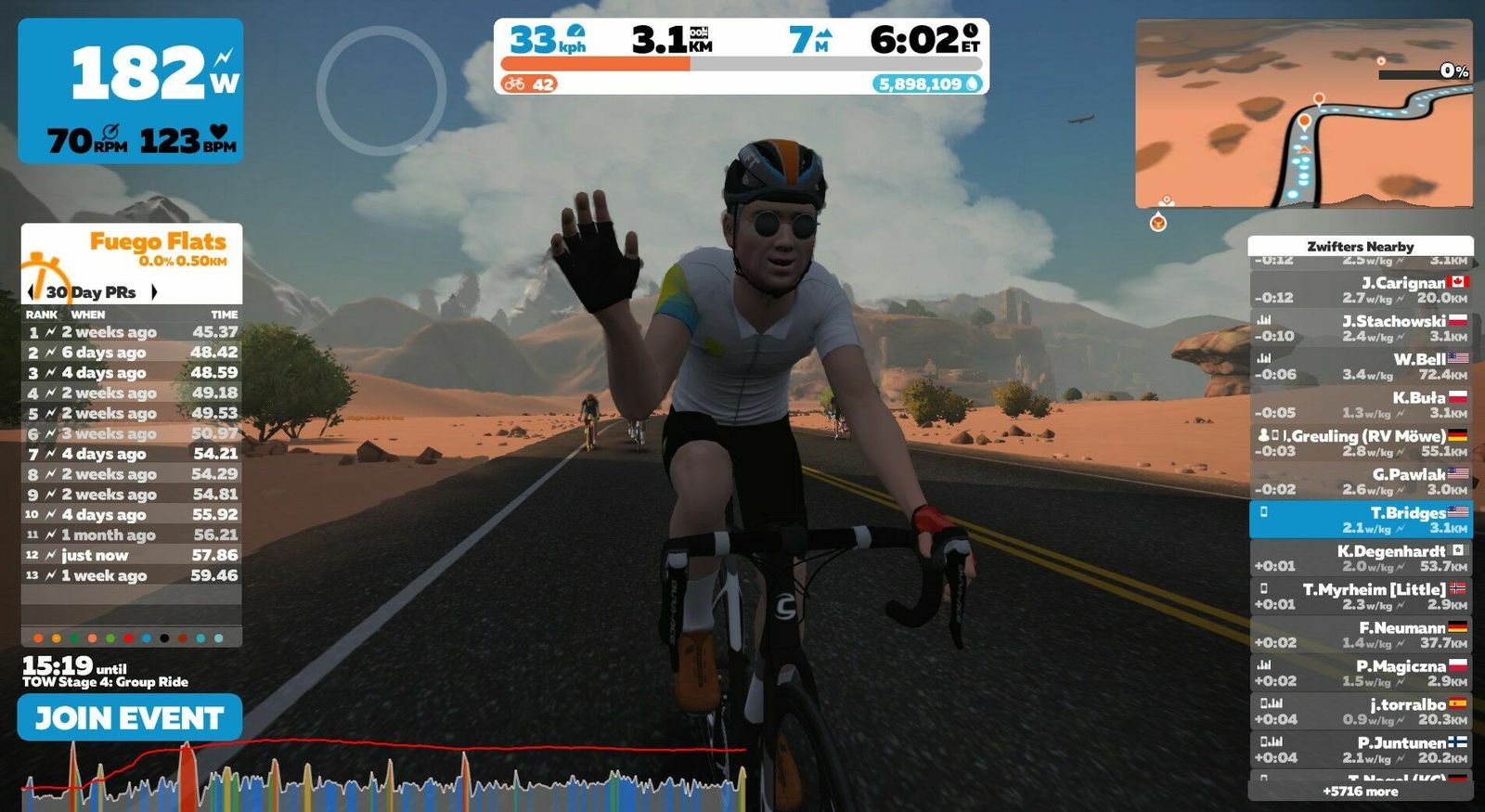This screenshot has height=812, width=1485.
Task: Click the Fuego Flats segment header
Action: (158, 243)
